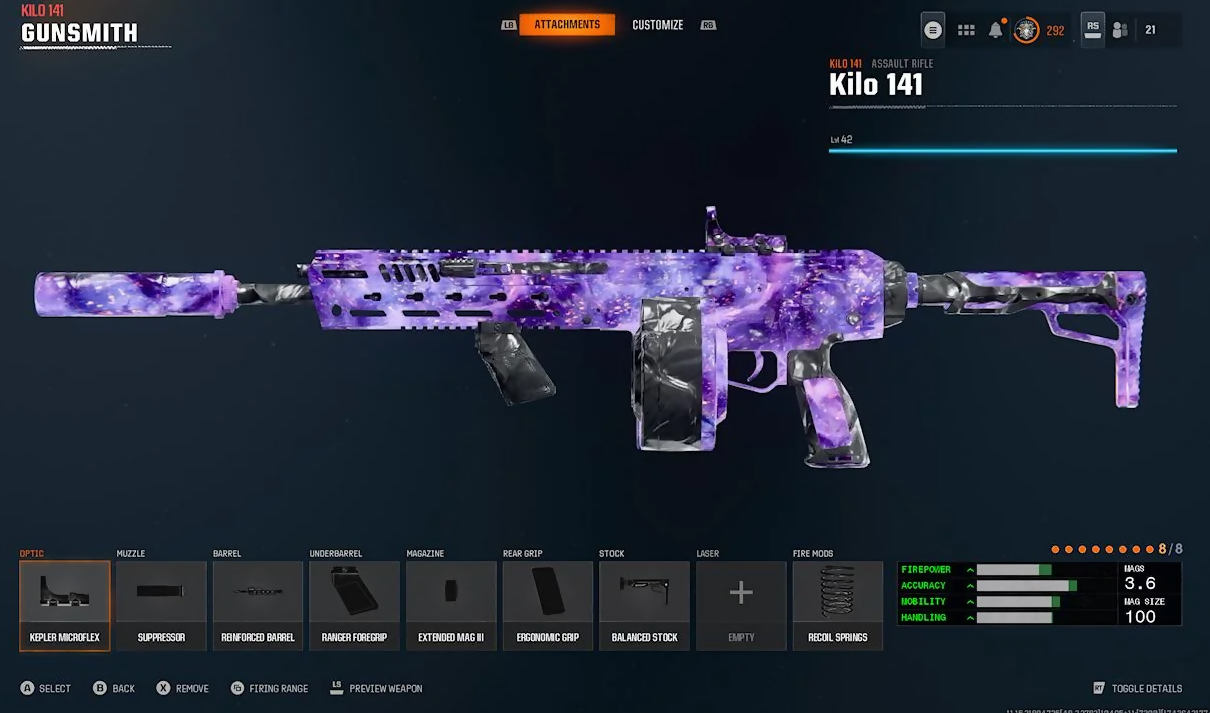Open the grid apps menu icon
The height and width of the screenshot is (713, 1210).
966,30
